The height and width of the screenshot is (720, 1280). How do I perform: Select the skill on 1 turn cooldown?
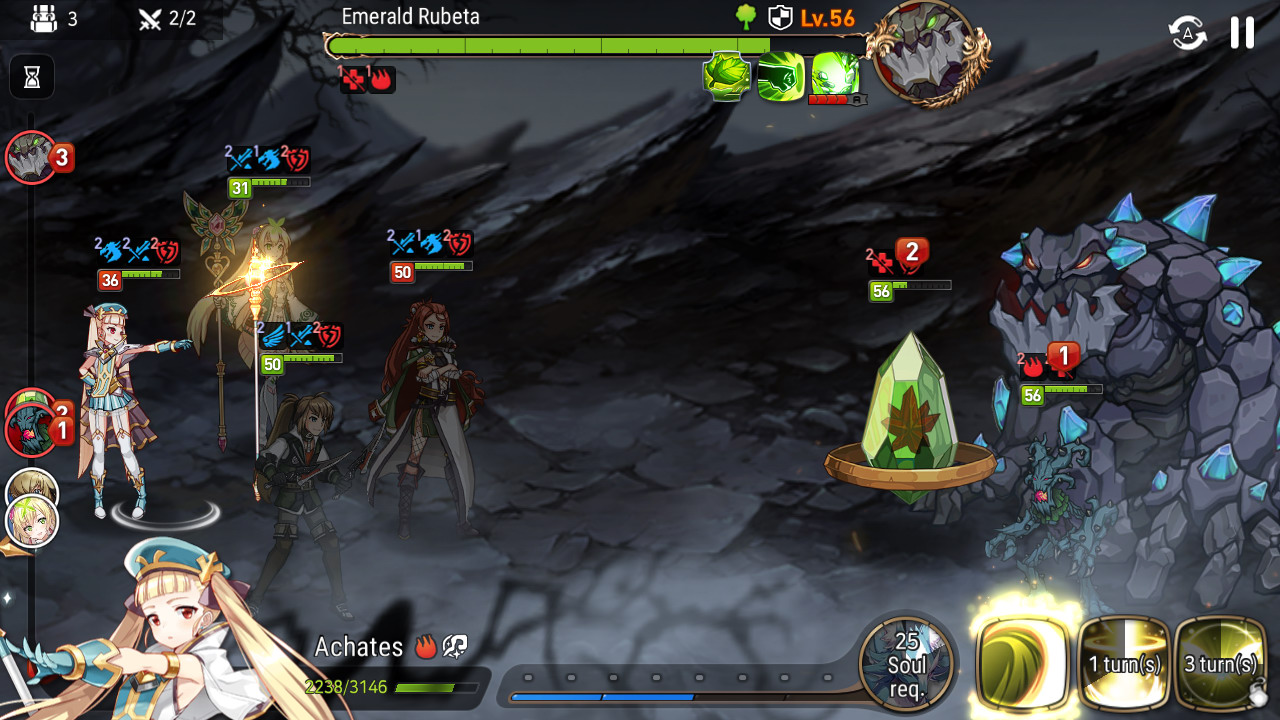[x=1125, y=663]
